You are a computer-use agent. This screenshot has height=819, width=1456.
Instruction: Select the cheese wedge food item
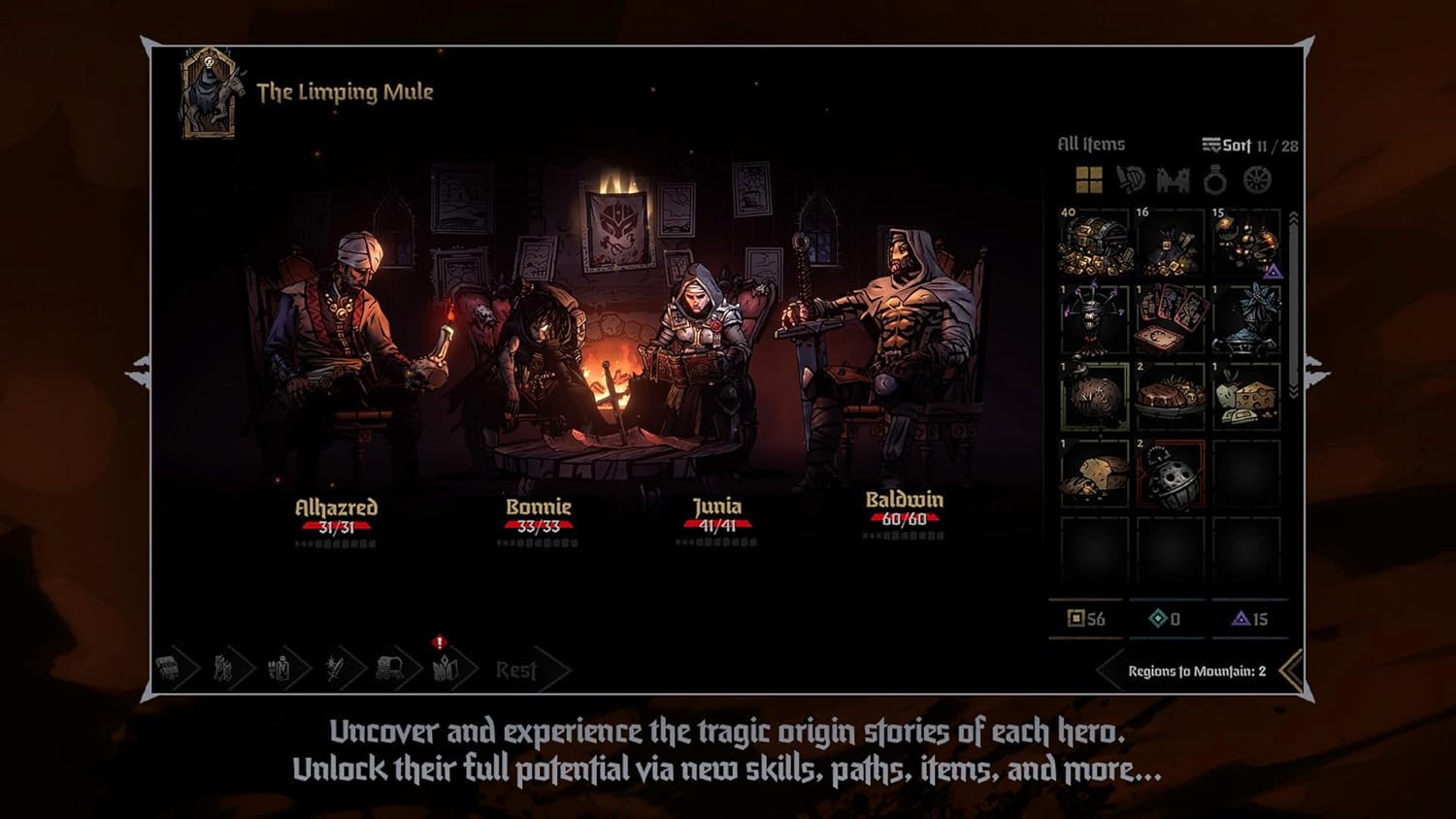click(1246, 396)
